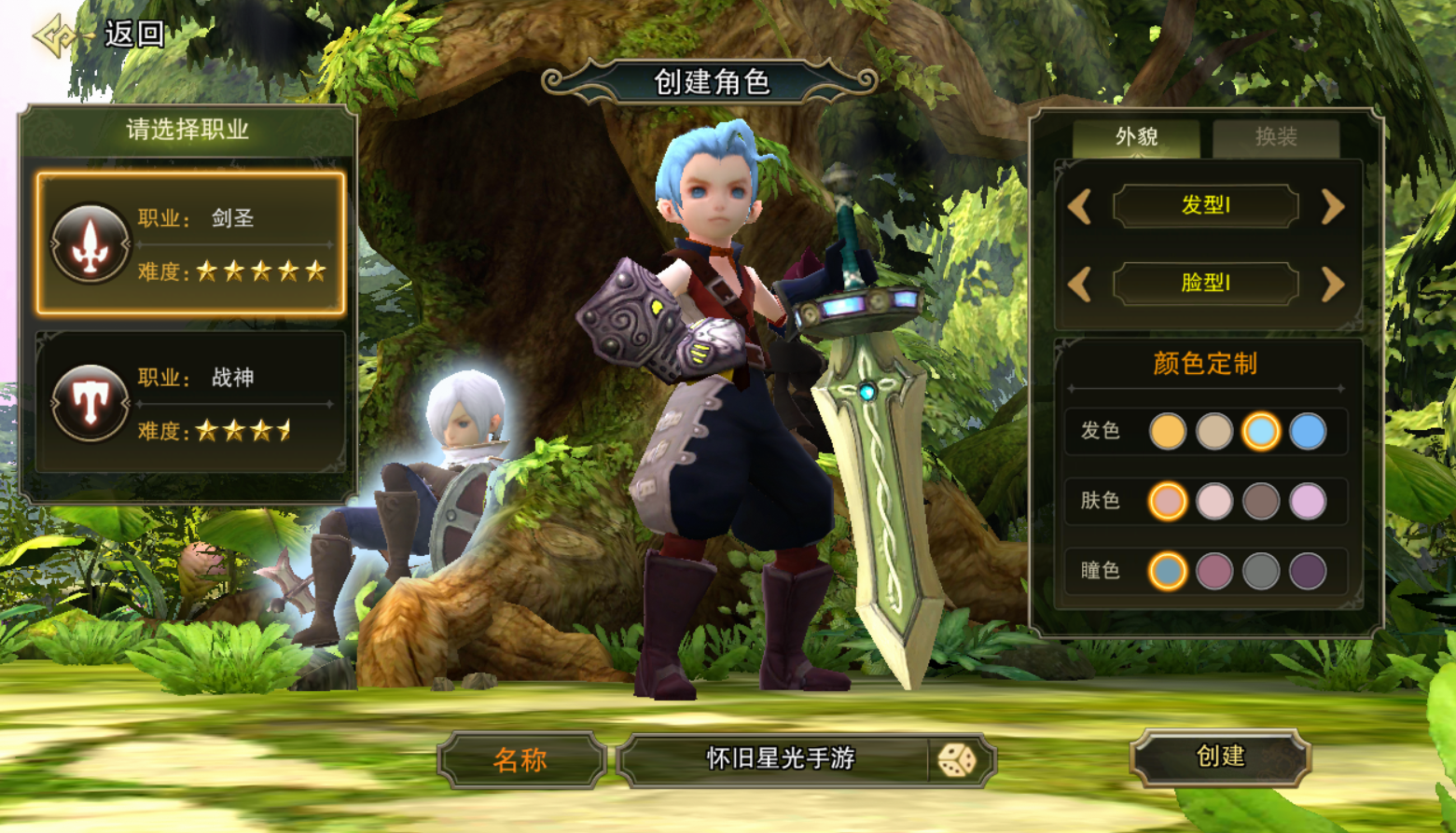Roll the dice for a random name
This screenshot has height=833, width=1456.
click(956, 760)
